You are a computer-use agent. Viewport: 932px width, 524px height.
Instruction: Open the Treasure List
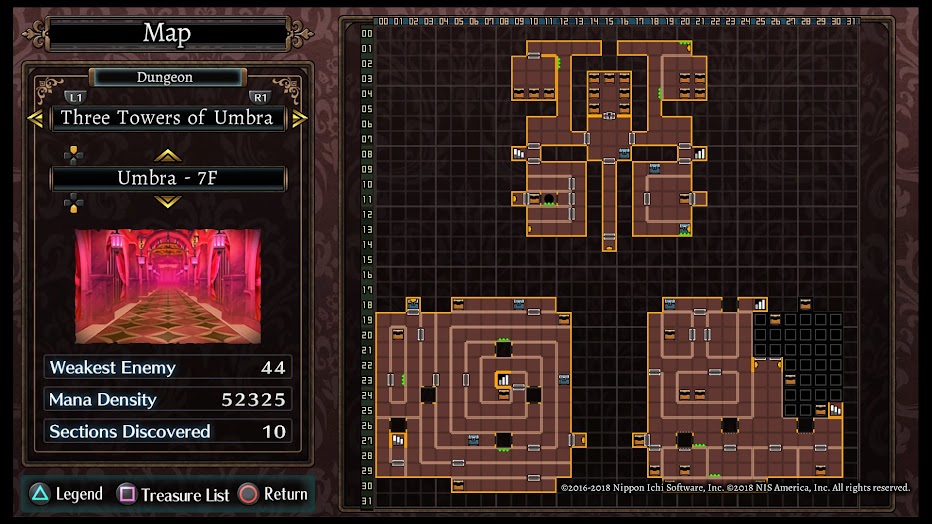pyautogui.click(x=175, y=494)
